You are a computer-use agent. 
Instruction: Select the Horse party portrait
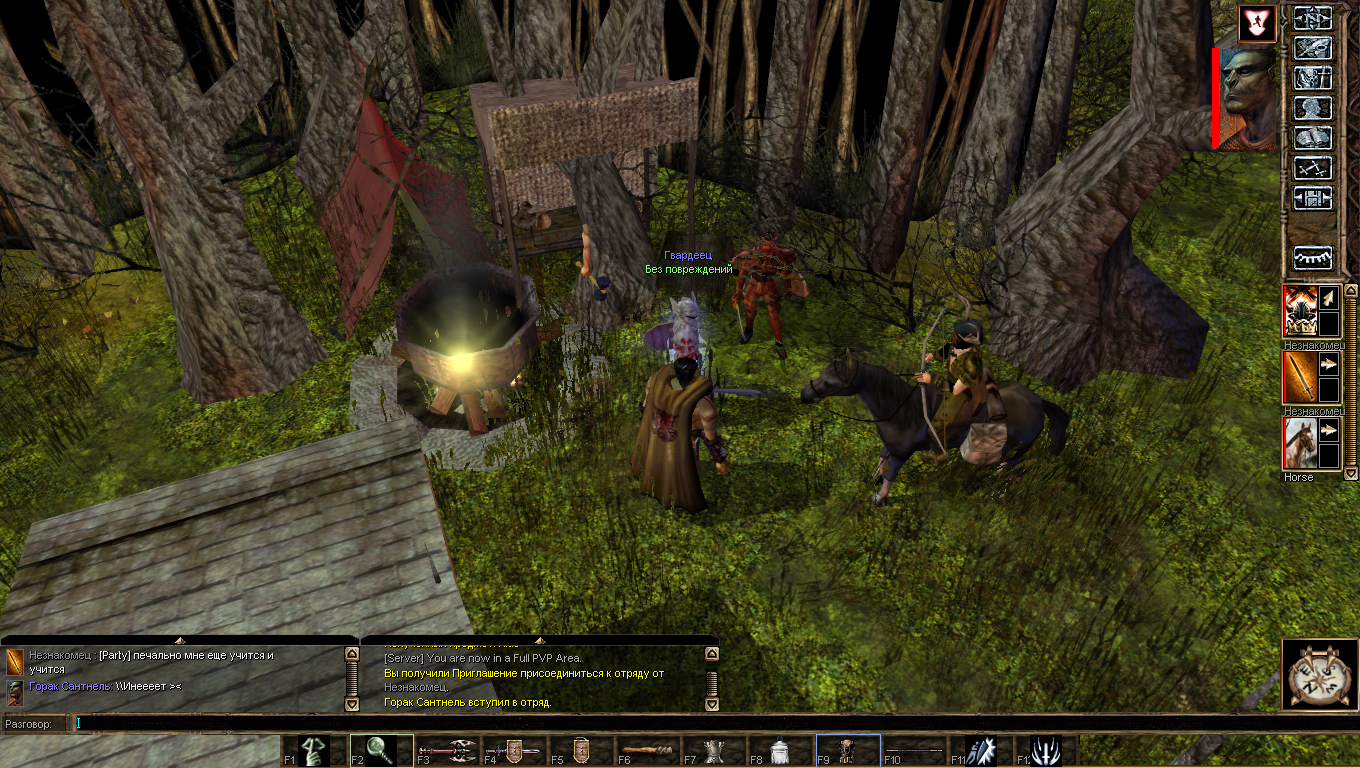[x=1300, y=444]
